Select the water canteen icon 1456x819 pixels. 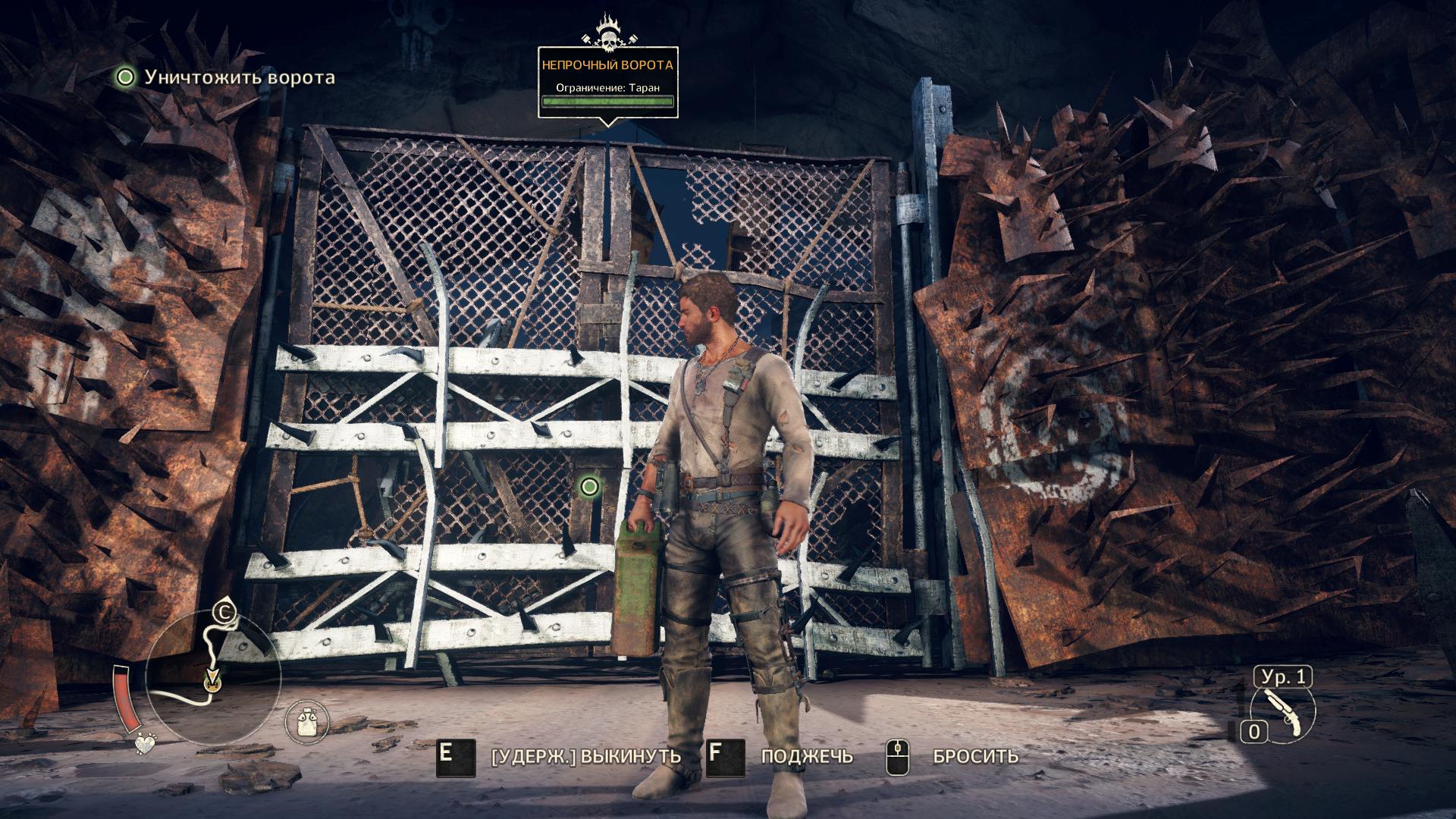click(x=307, y=720)
